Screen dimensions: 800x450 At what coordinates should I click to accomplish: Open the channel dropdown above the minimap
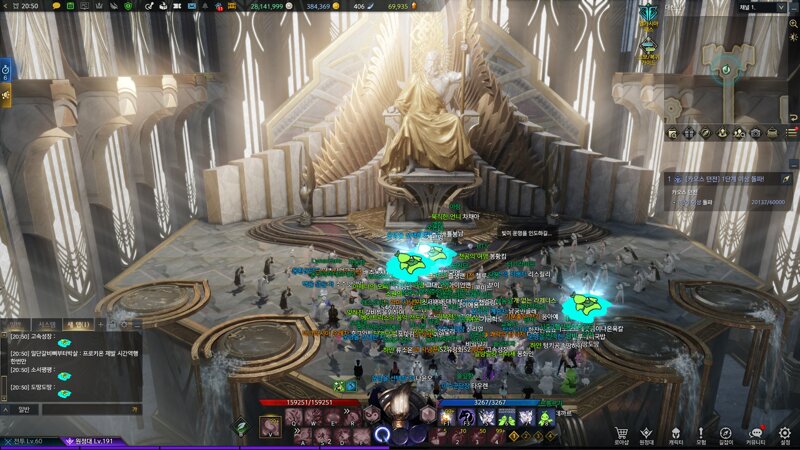point(757,7)
